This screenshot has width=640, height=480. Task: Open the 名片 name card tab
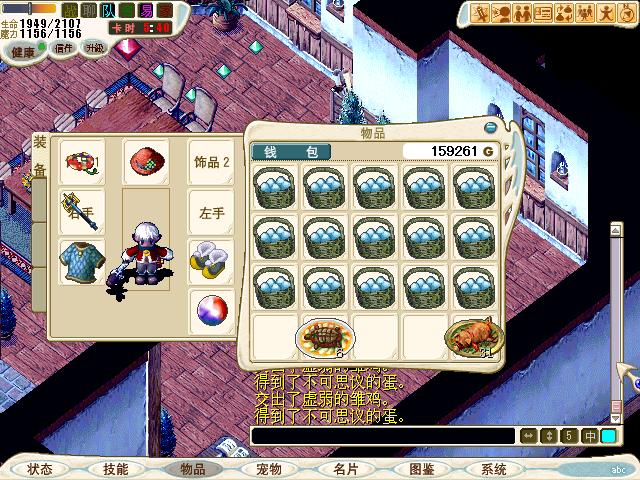click(x=345, y=468)
